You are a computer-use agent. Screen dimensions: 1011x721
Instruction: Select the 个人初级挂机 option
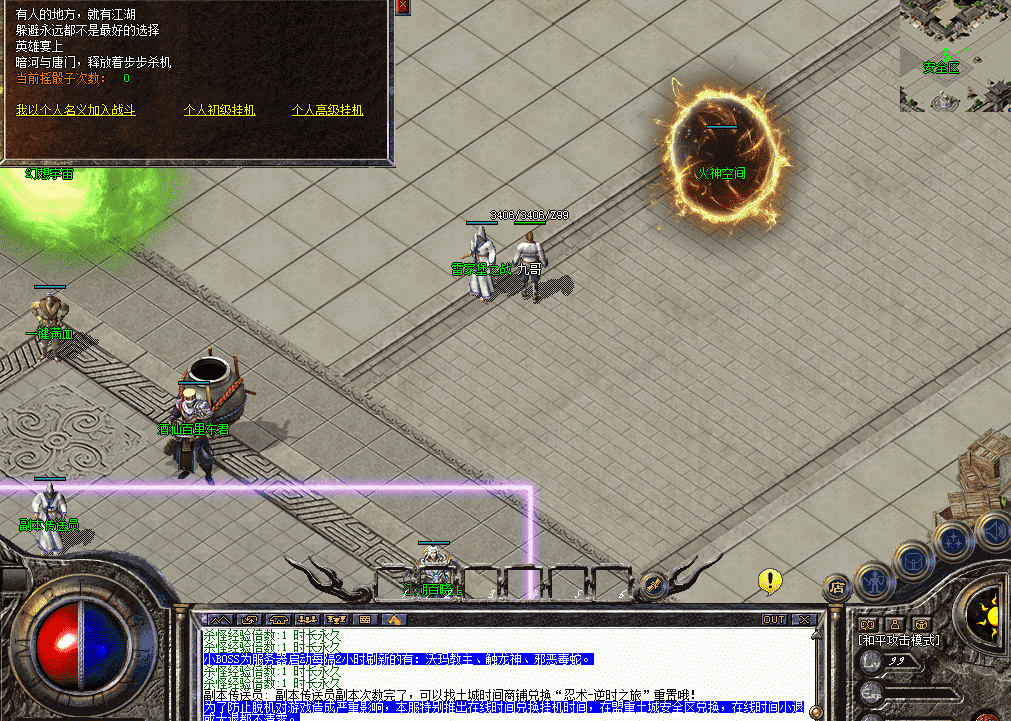[220, 110]
